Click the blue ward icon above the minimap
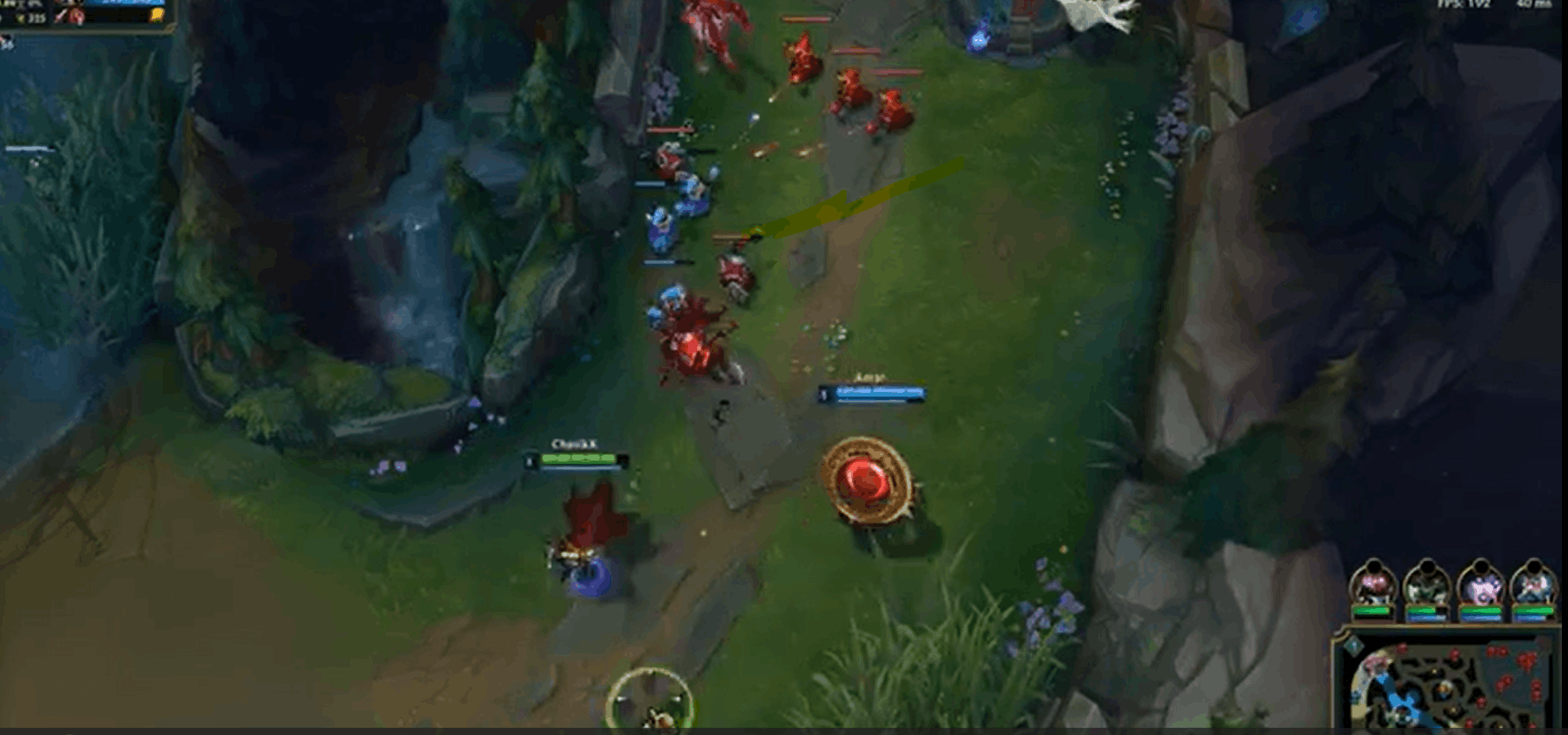This screenshot has width=1568, height=735. (x=1354, y=645)
